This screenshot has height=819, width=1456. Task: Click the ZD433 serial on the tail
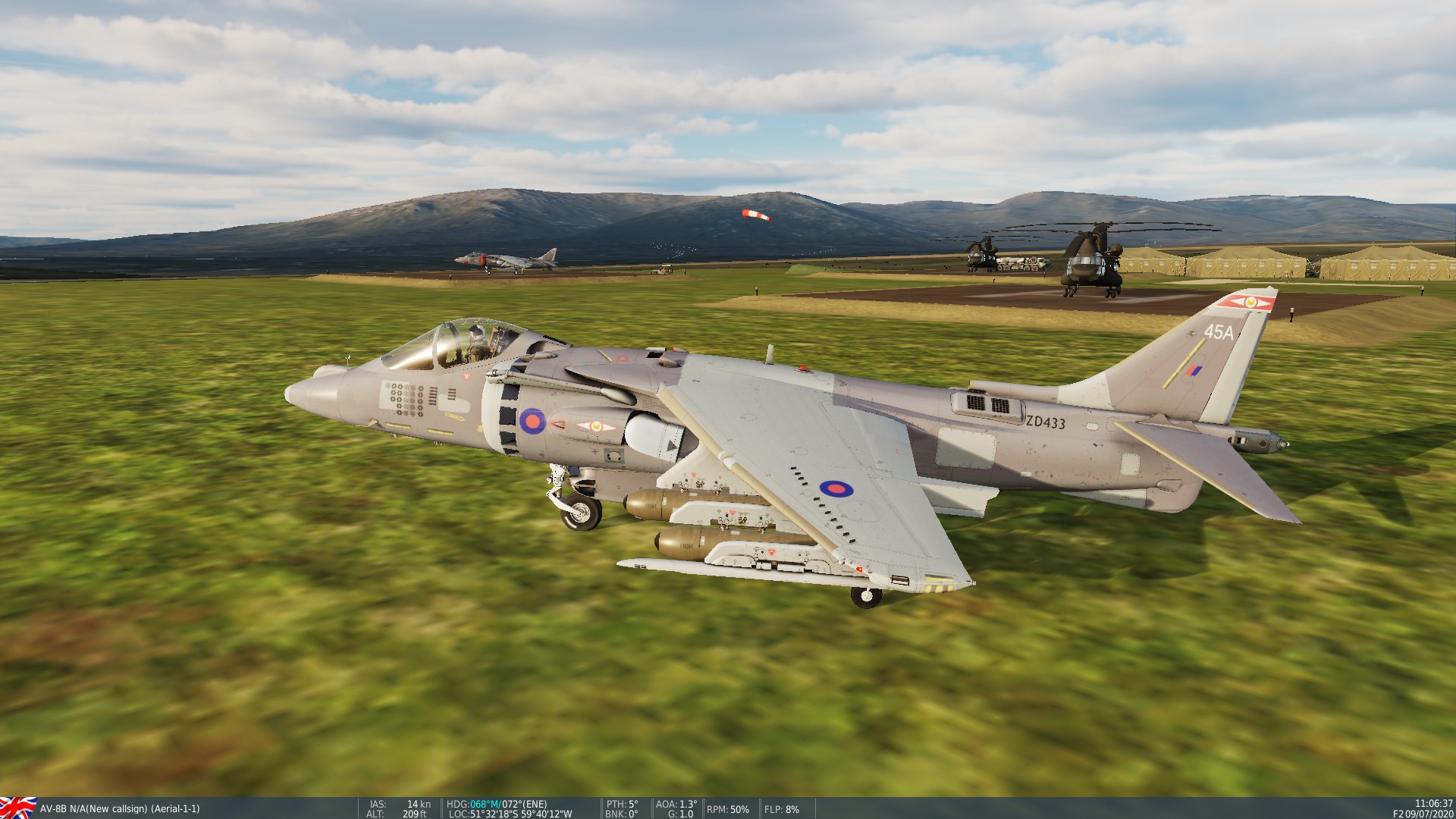1044,422
